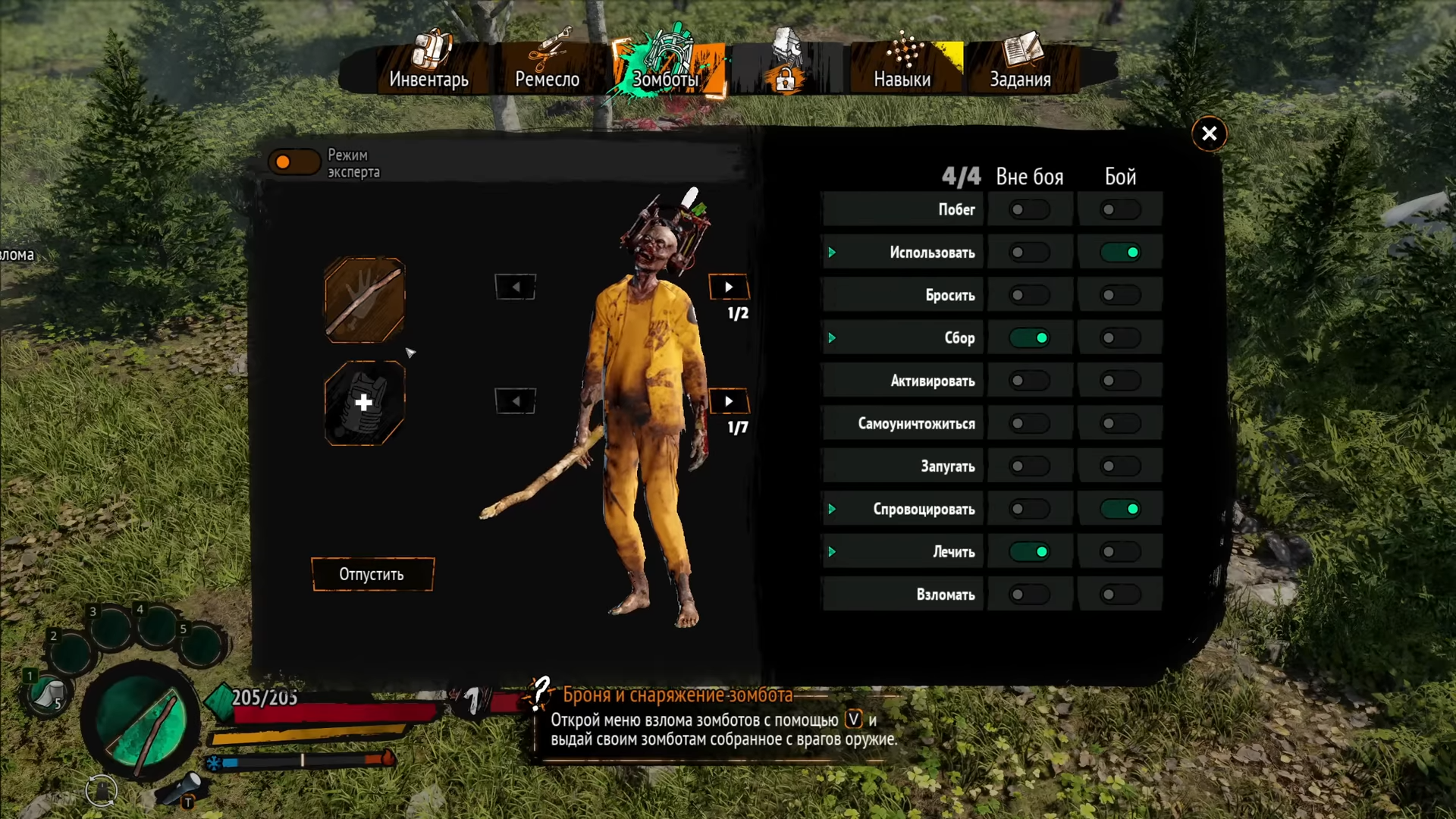Enable Взломать in the Бой column
1456x819 pixels.
coord(1120,595)
